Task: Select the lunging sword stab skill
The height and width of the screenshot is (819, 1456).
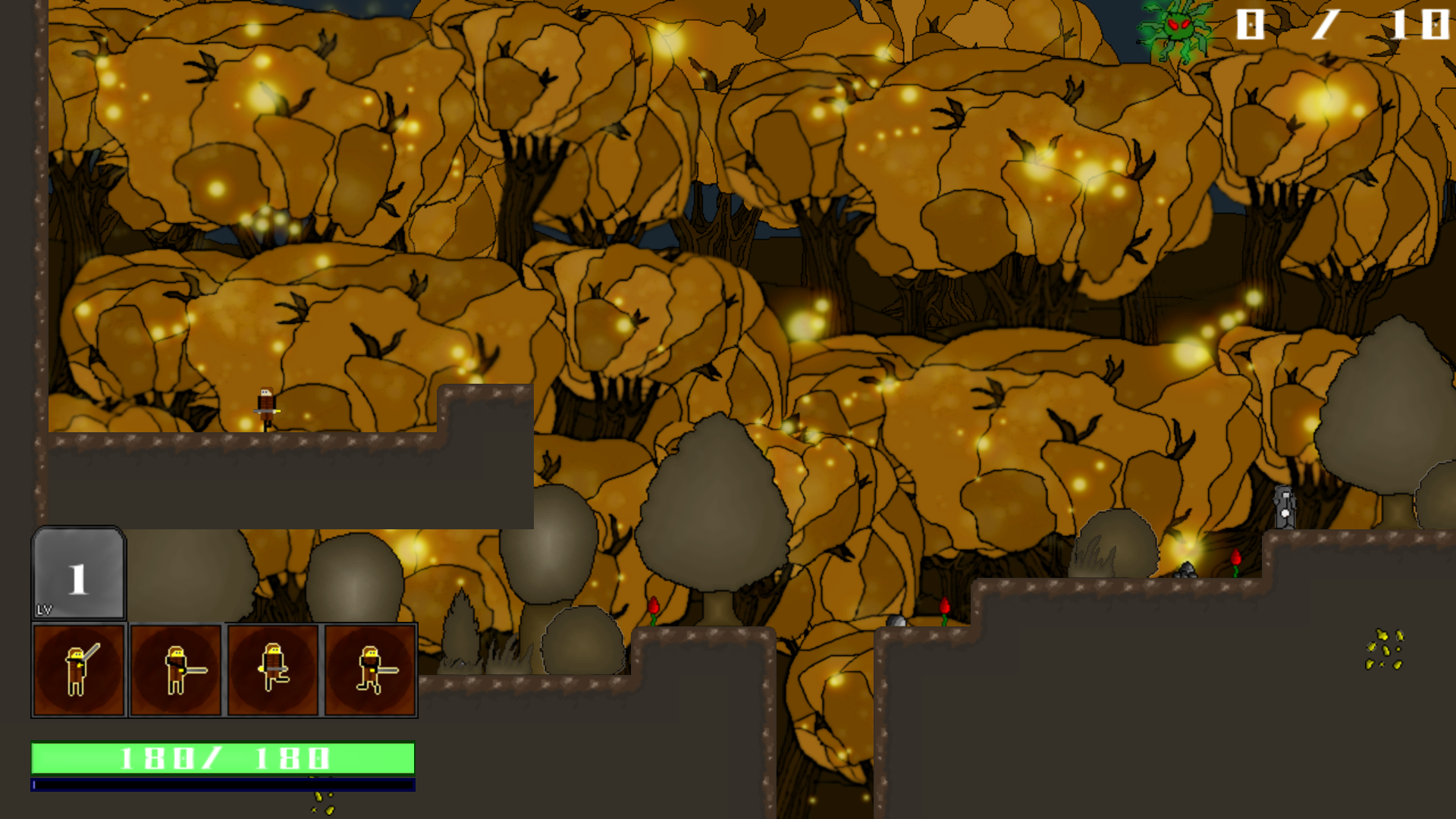Action: (x=370, y=670)
